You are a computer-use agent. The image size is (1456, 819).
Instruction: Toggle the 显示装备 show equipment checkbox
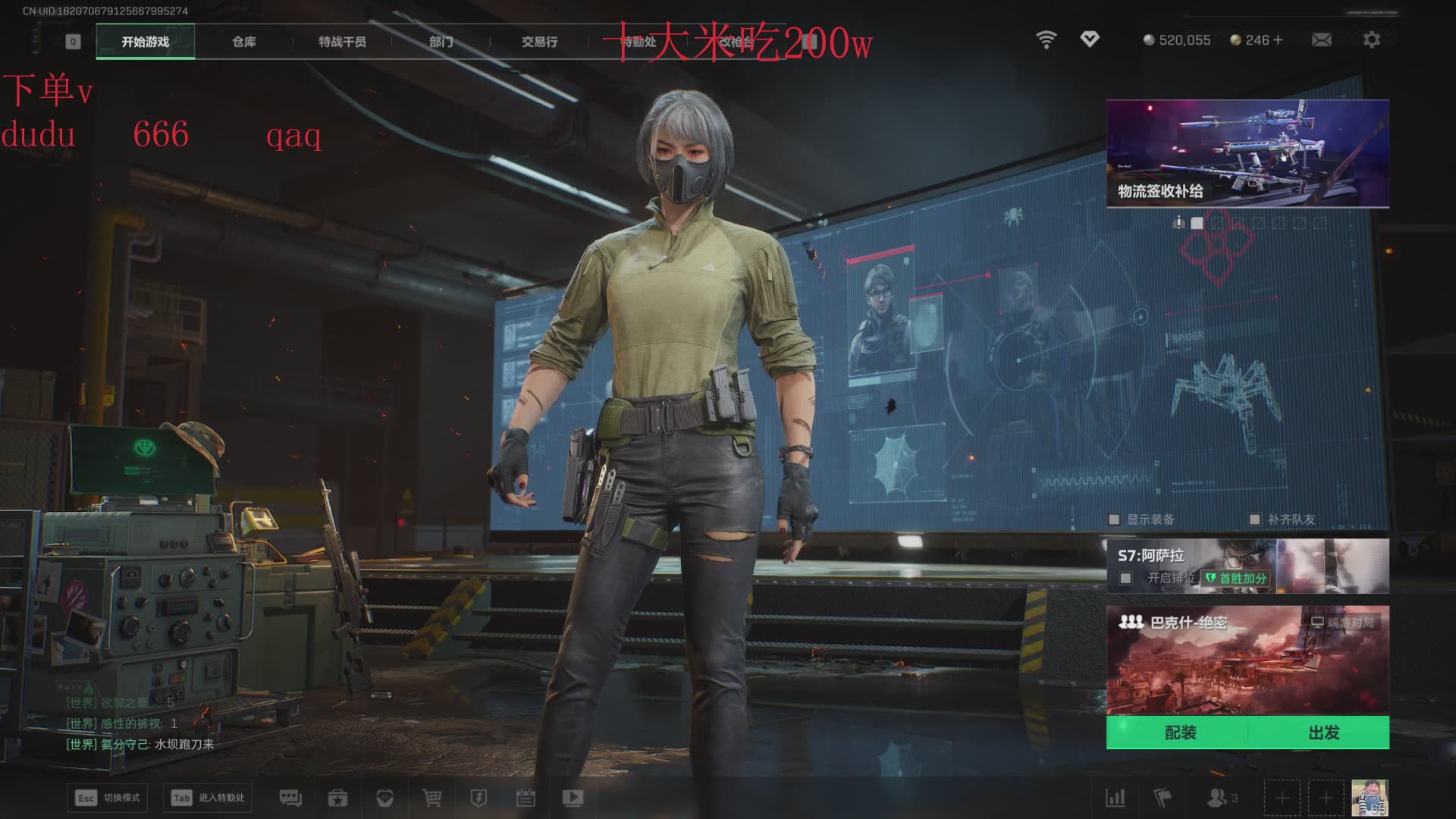[1114, 519]
